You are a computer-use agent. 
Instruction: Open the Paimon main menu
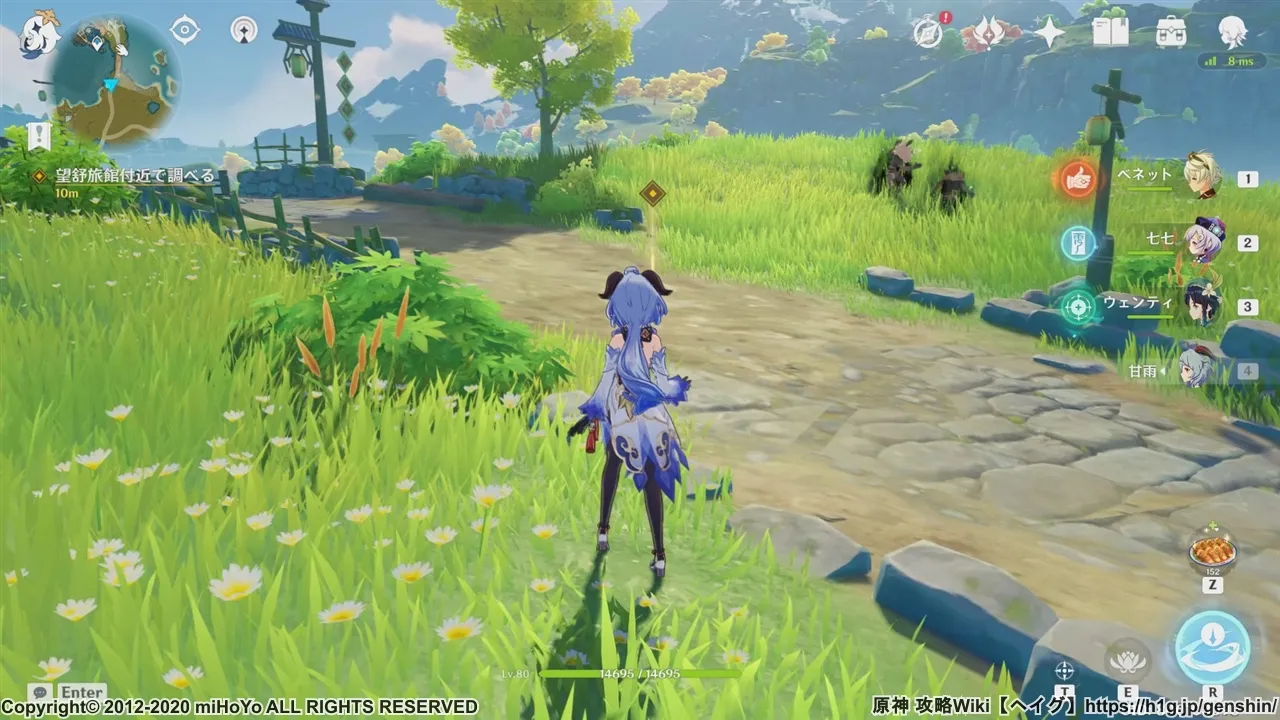click(40, 32)
